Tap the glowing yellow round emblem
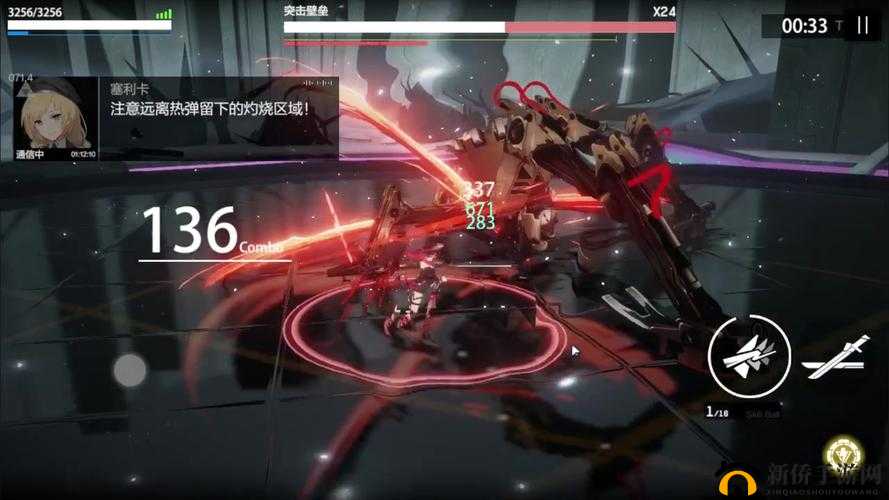The image size is (889, 500). tap(846, 458)
